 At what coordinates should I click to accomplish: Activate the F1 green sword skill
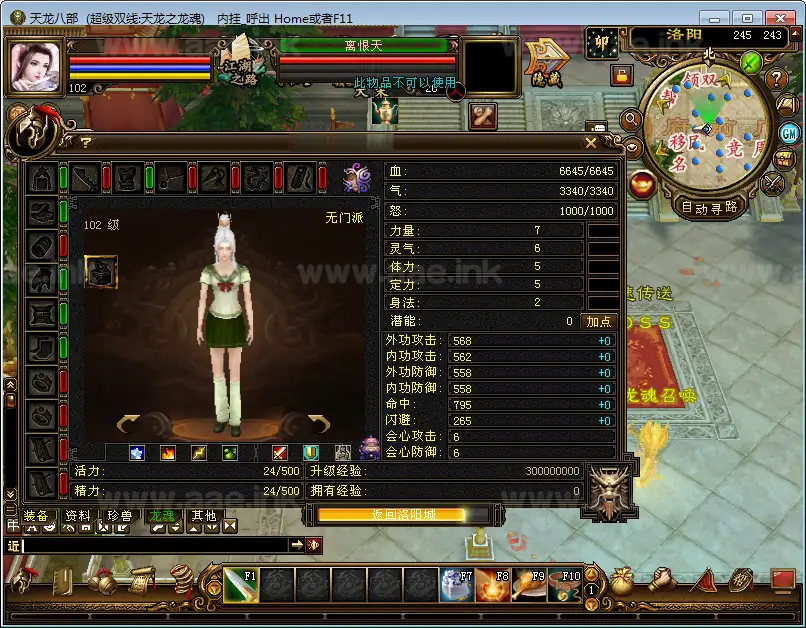click(x=240, y=585)
